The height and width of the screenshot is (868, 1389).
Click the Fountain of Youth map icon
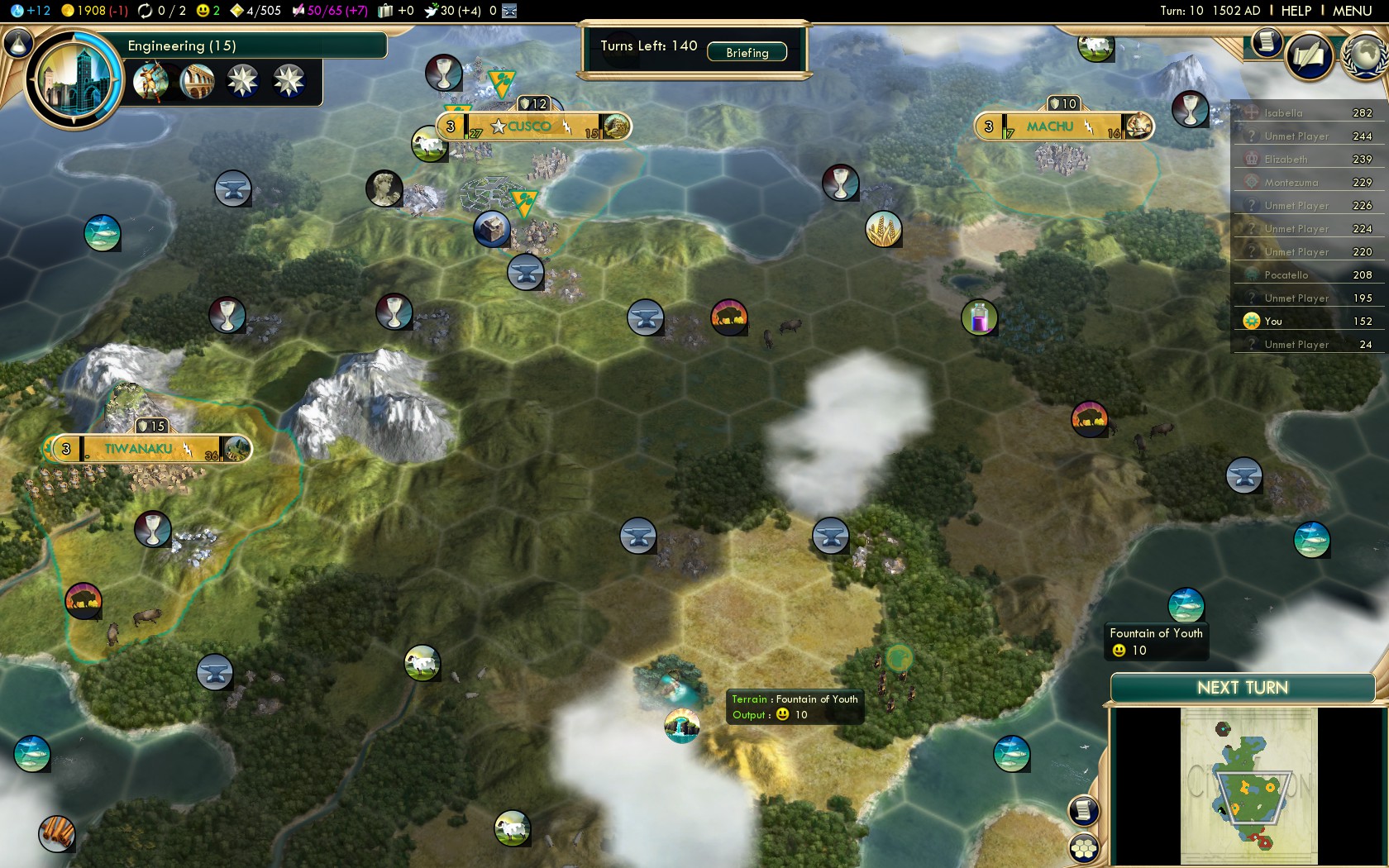pyautogui.click(x=682, y=726)
